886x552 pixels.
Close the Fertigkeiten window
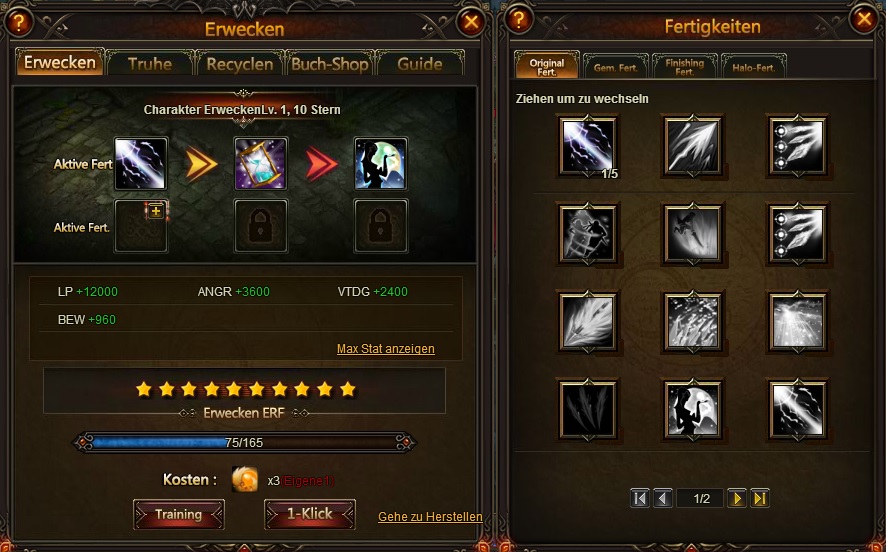[864, 19]
